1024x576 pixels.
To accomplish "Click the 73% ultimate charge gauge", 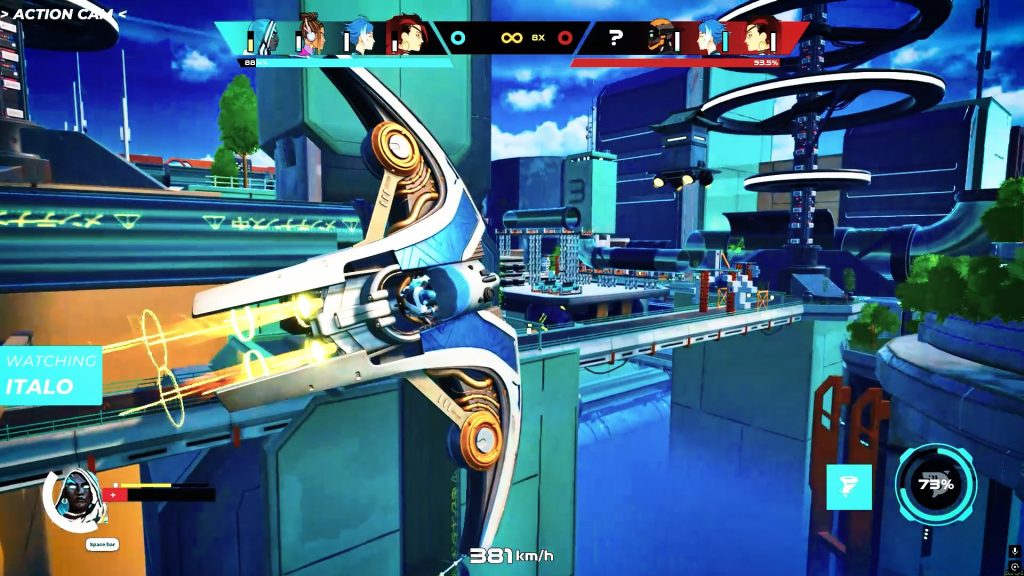I will tap(936, 486).
